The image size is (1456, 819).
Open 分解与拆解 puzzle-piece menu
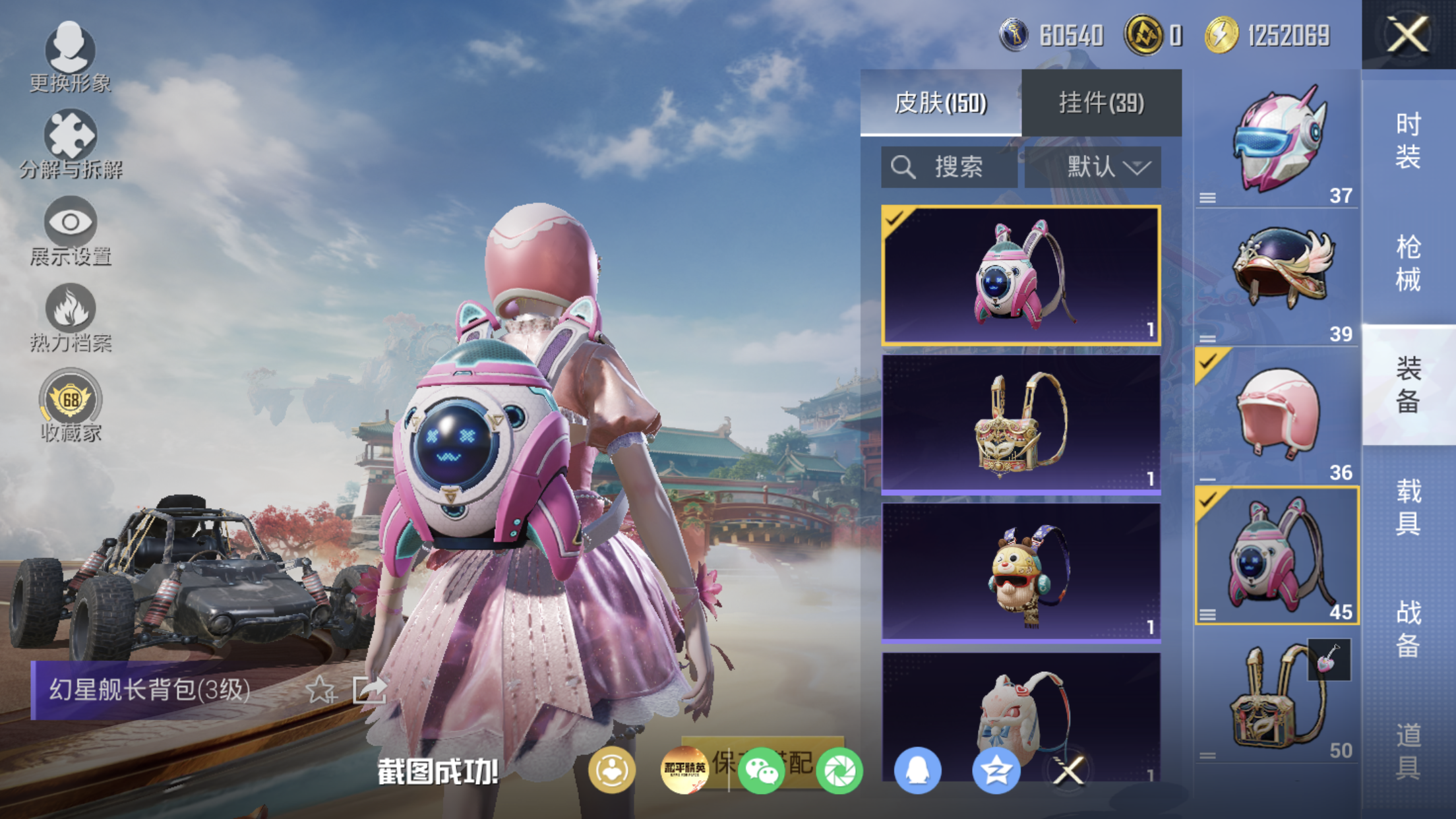click(70, 144)
